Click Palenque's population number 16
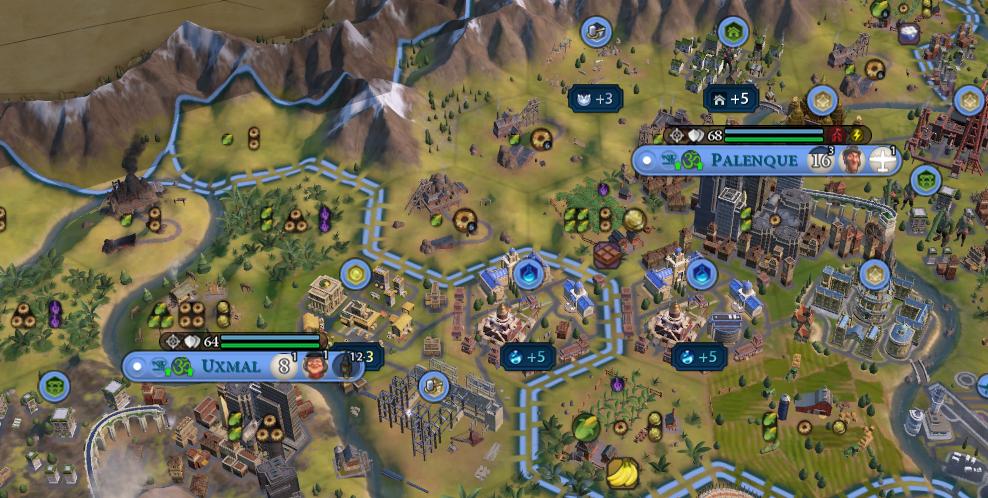988x498 pixels. click(820, 160)
